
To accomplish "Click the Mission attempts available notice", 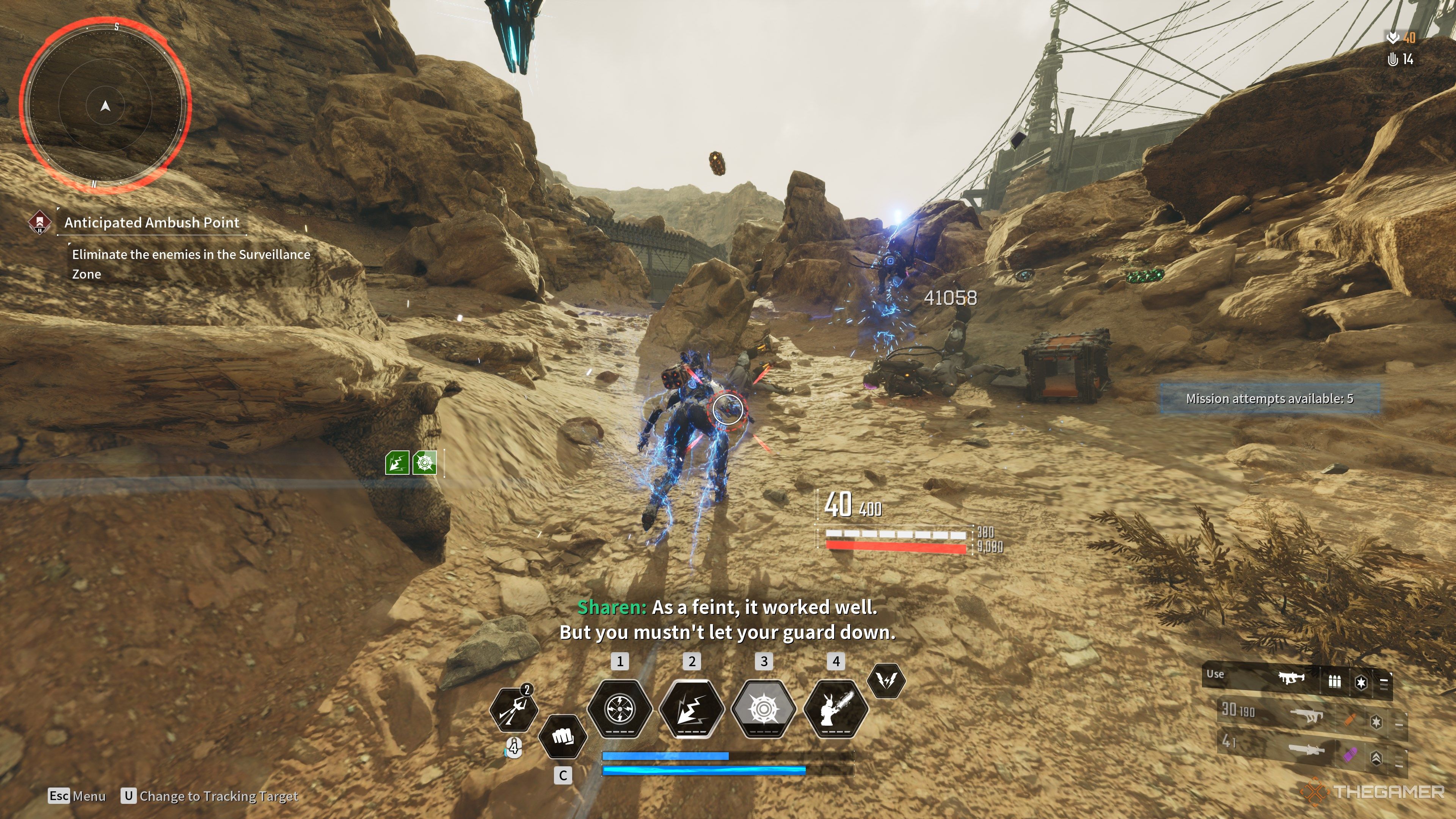I will coord(1269,399).
